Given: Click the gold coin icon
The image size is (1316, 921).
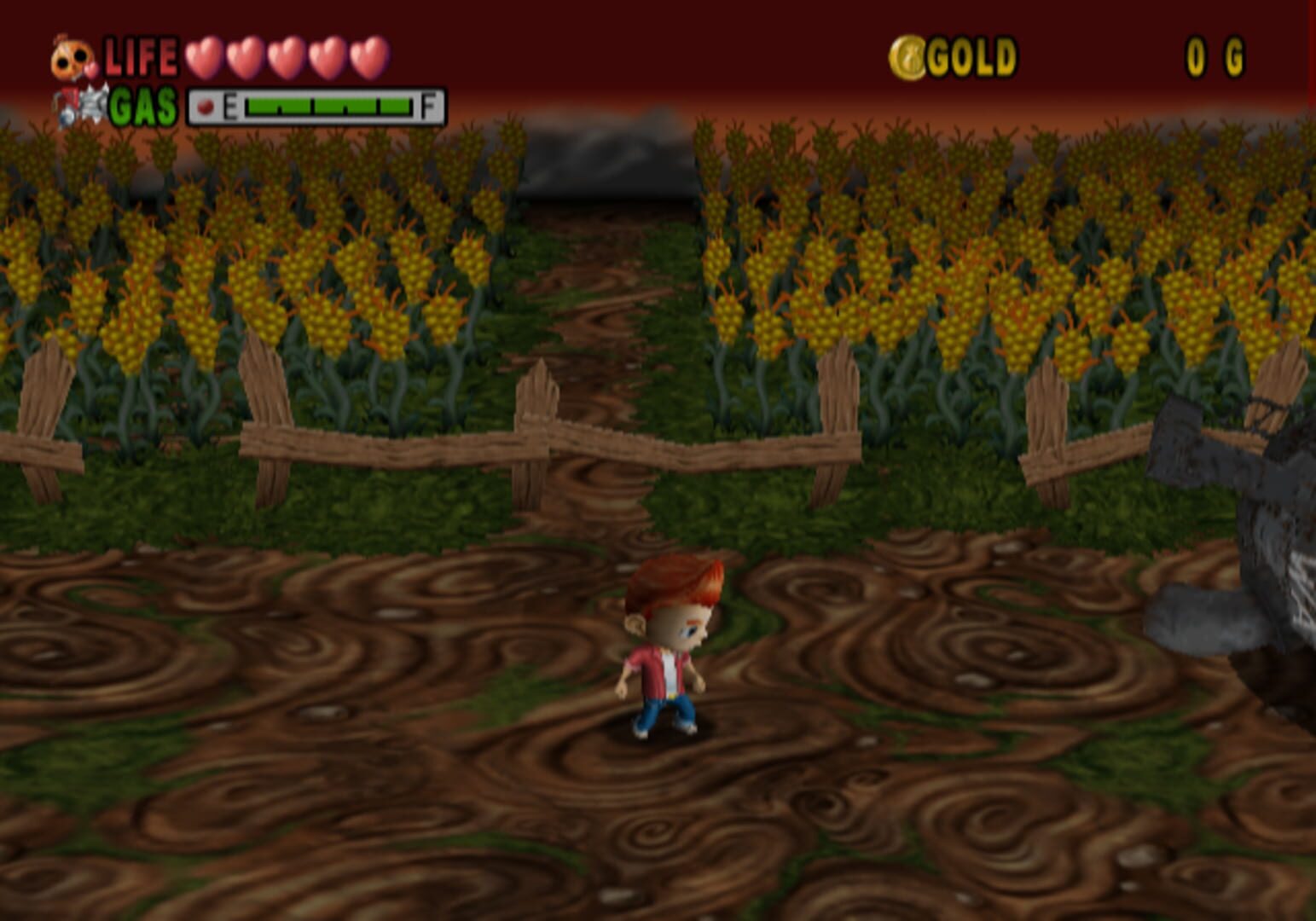Looking at the screenshot, I should pyautogui.click(x=907, y=56).
